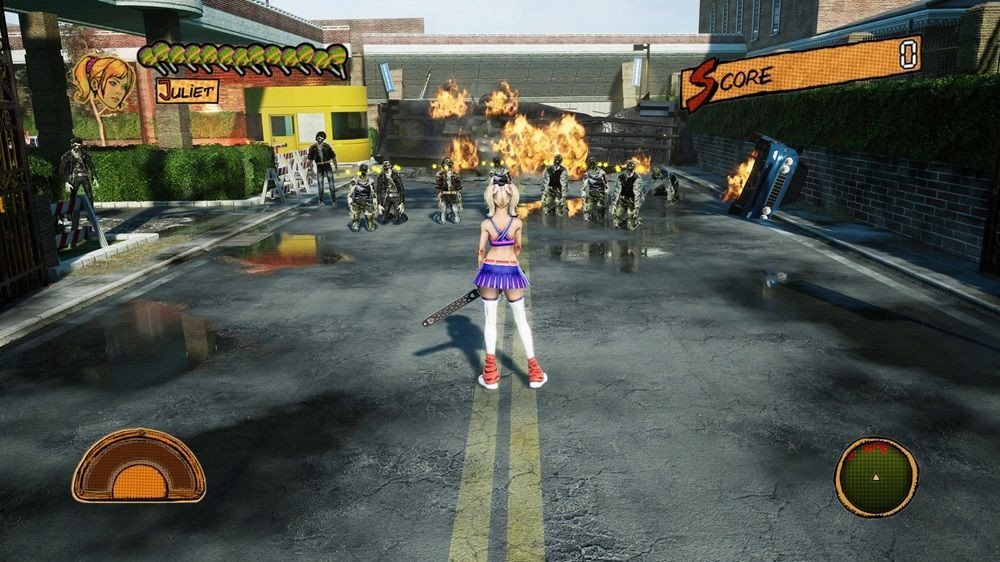Open the circular green radar minimap
This screenshot has height=562, width=1000.
pos(876,478)
